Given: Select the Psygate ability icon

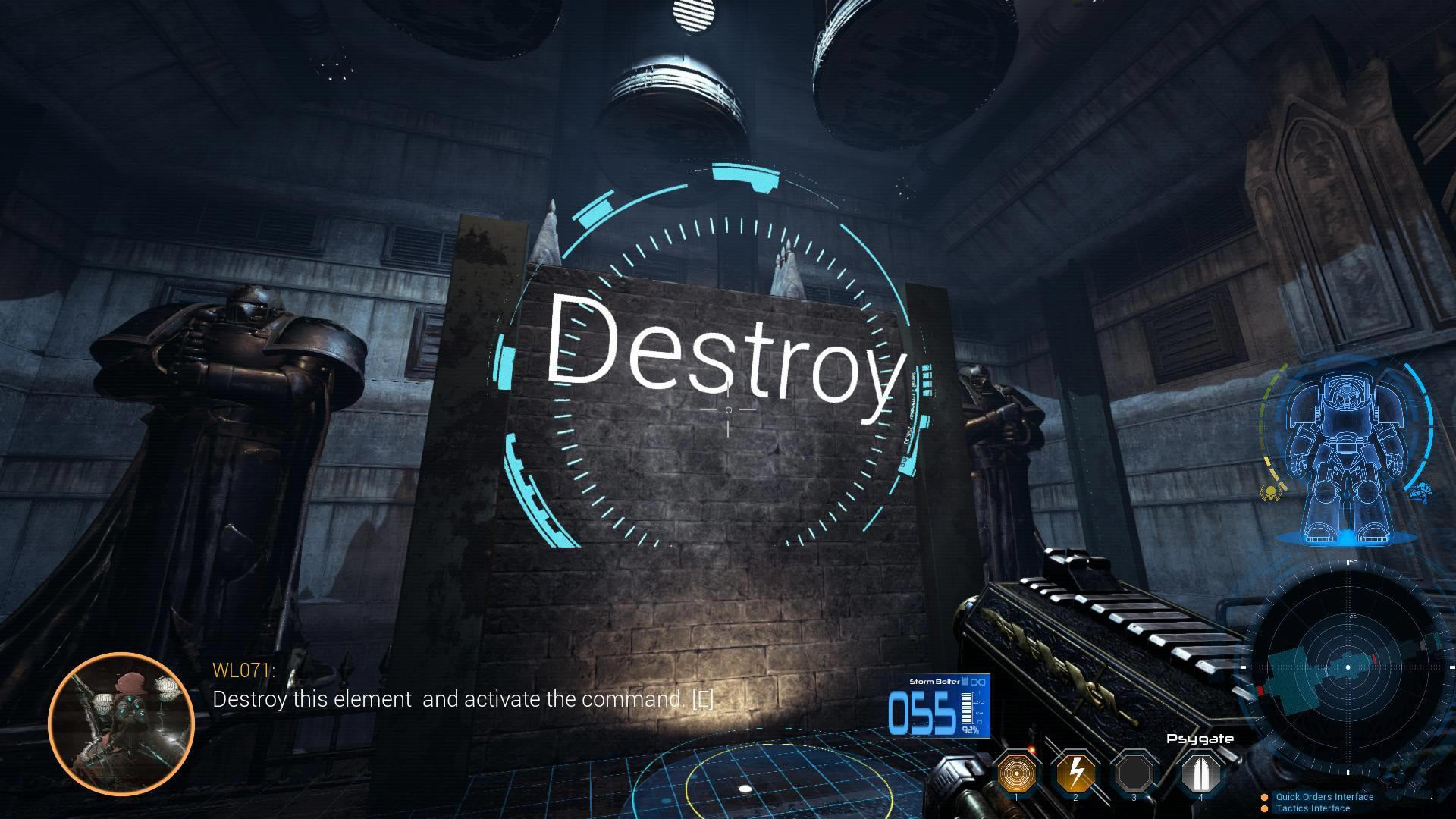Looking at the screenshot, I should pos(1200,773).
